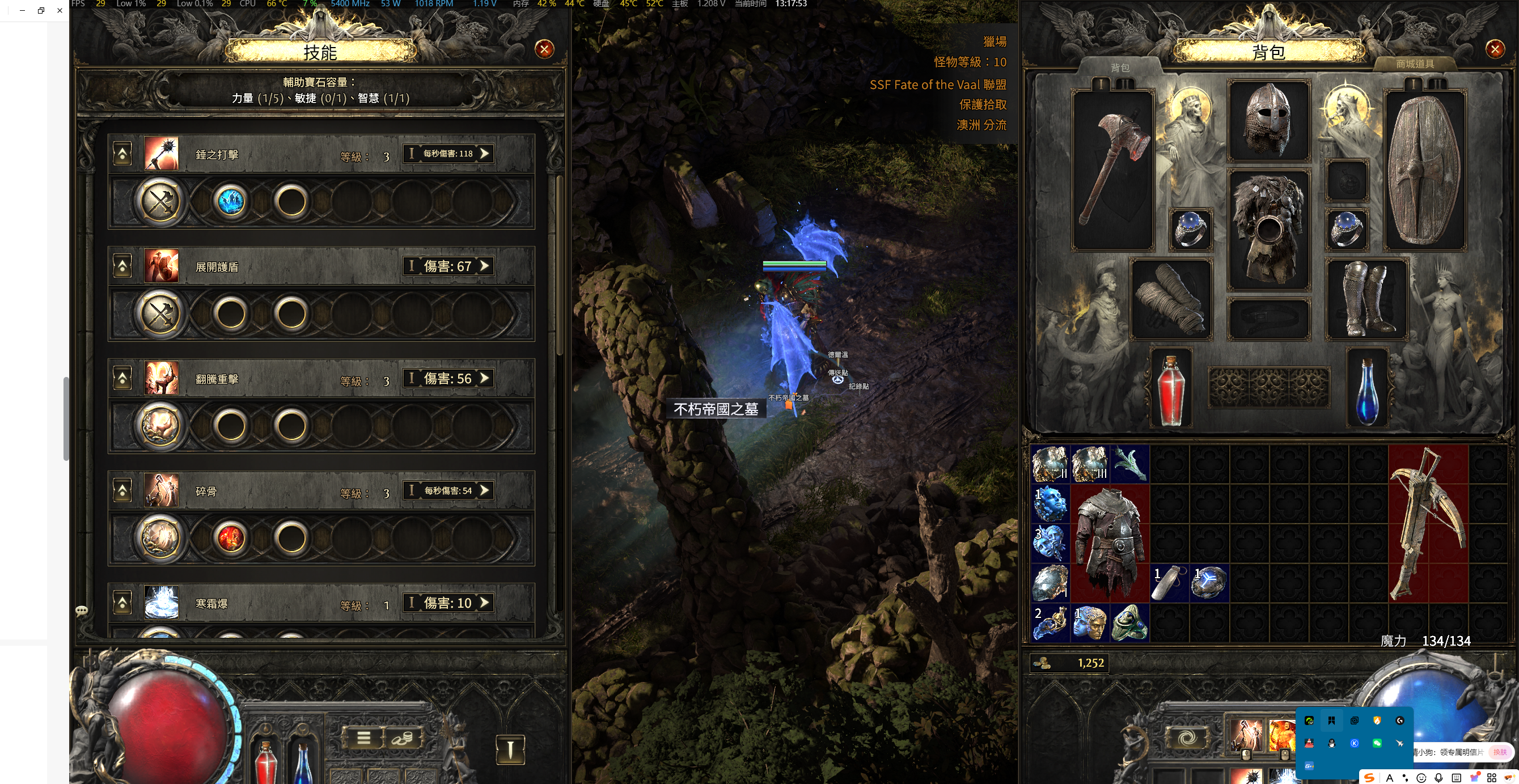Open damage details for 展開護盾
This screenshot has height=784, width=1519.
pyautogui.click(x=448, y=266)
